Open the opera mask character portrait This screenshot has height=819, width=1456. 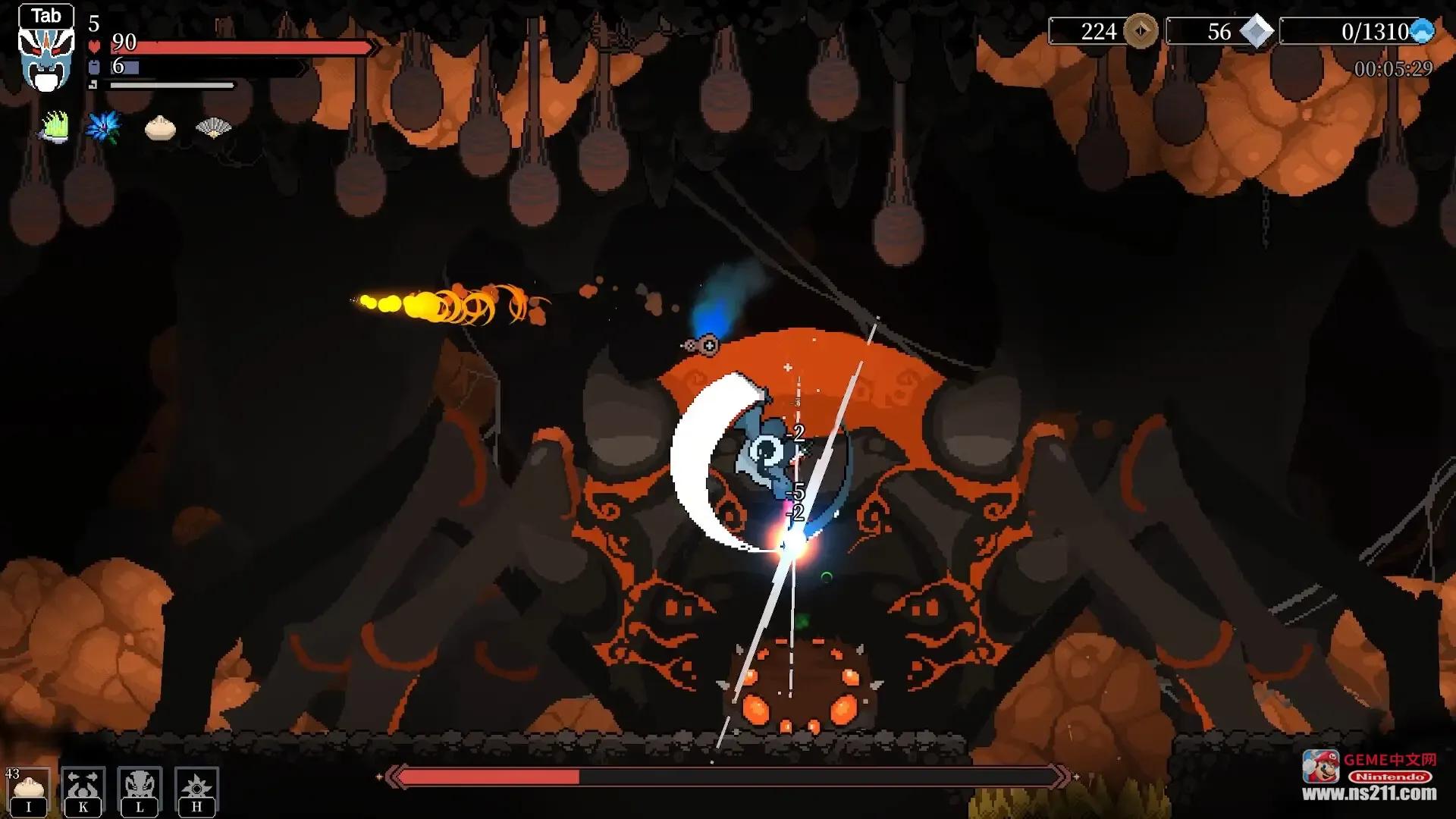pyautogui.click(x=46, y=58)
